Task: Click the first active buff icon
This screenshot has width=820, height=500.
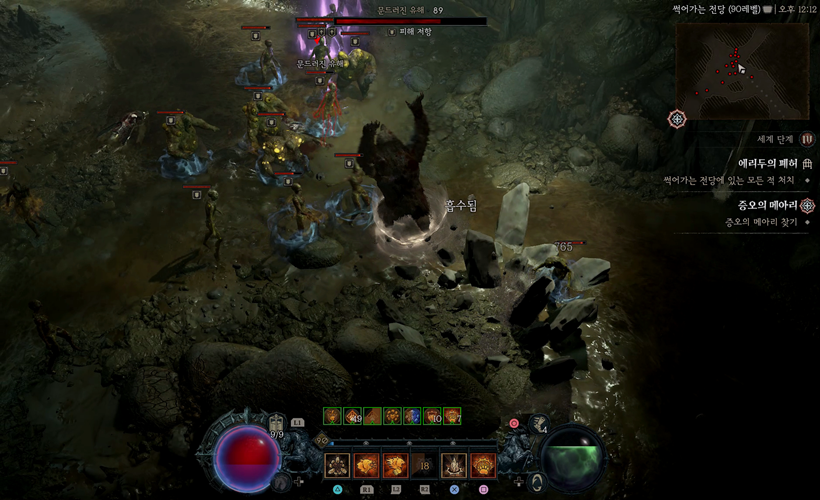Action: tap(332, 415)
